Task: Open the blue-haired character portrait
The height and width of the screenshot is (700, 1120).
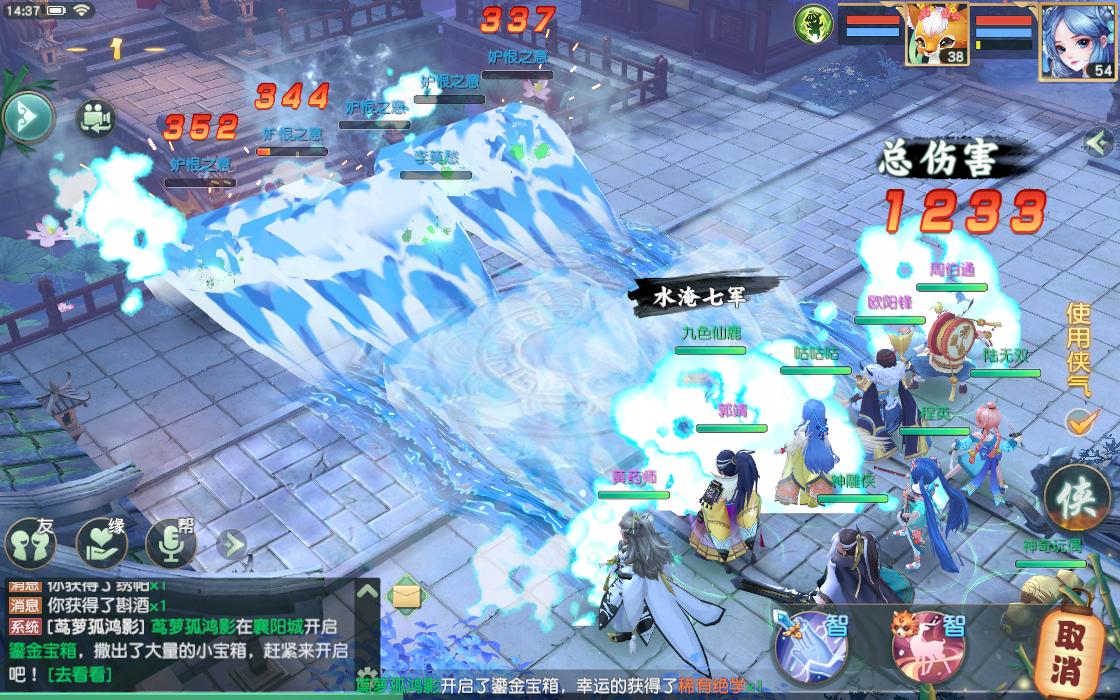Action: pos(1078,40)
